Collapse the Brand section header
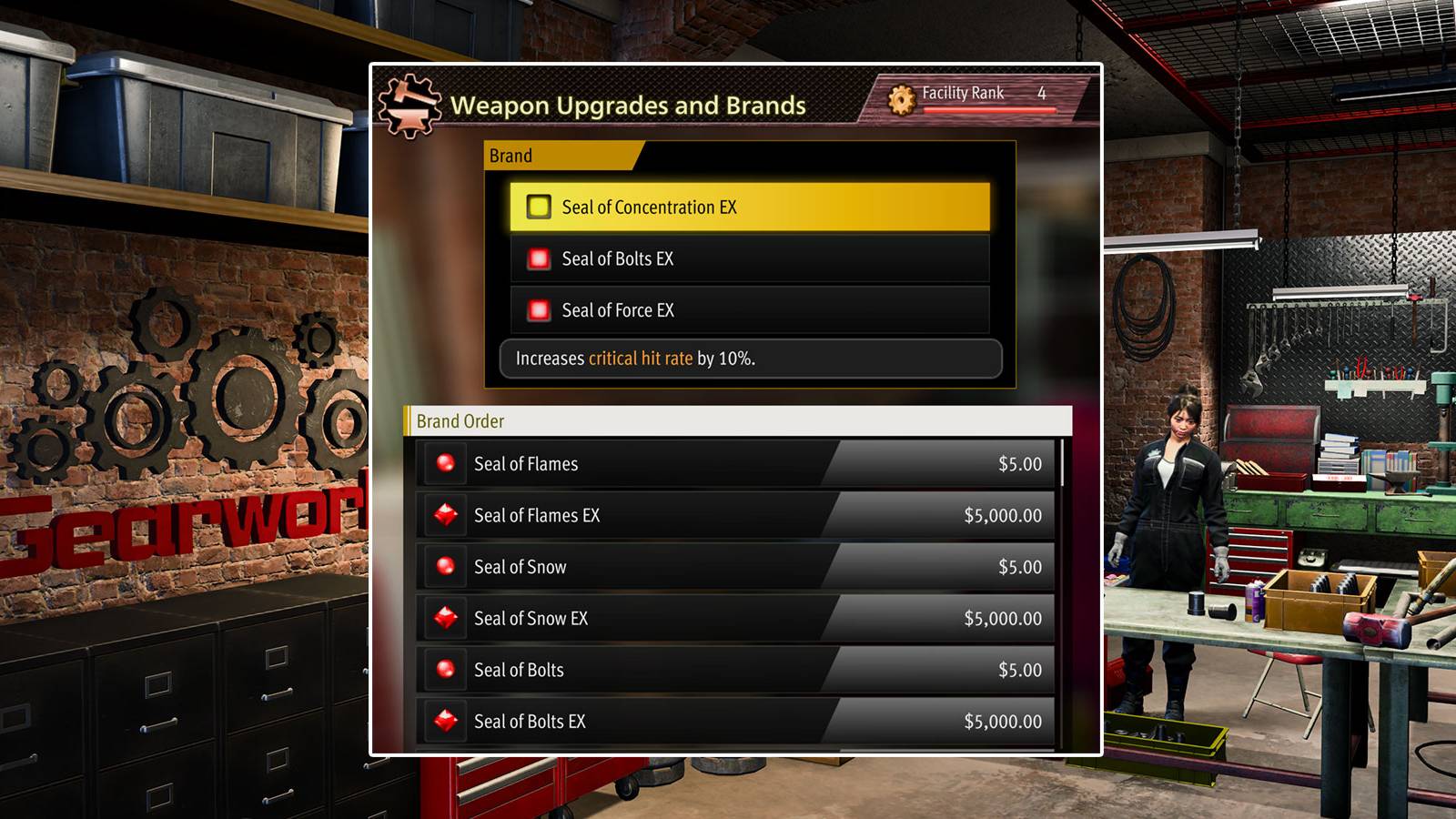Image resolution: width=1456 pixels, height=819 pixels. tap(511, 156)
